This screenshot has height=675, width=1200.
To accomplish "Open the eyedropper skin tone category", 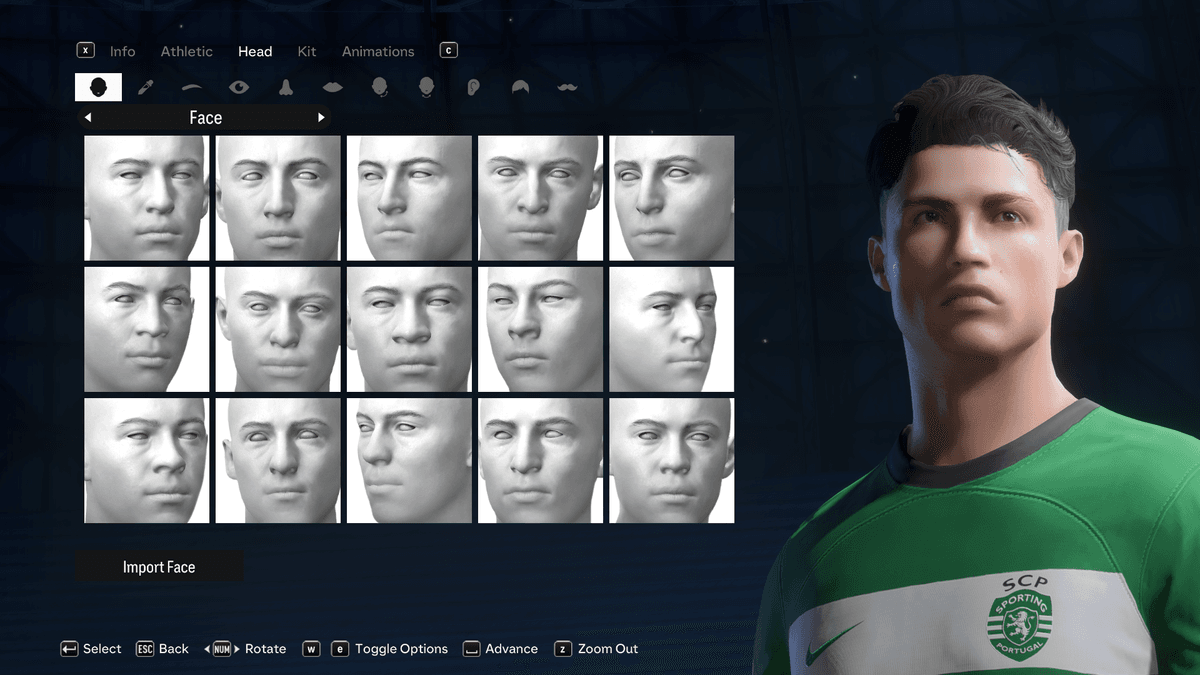I will coord(145,88).
